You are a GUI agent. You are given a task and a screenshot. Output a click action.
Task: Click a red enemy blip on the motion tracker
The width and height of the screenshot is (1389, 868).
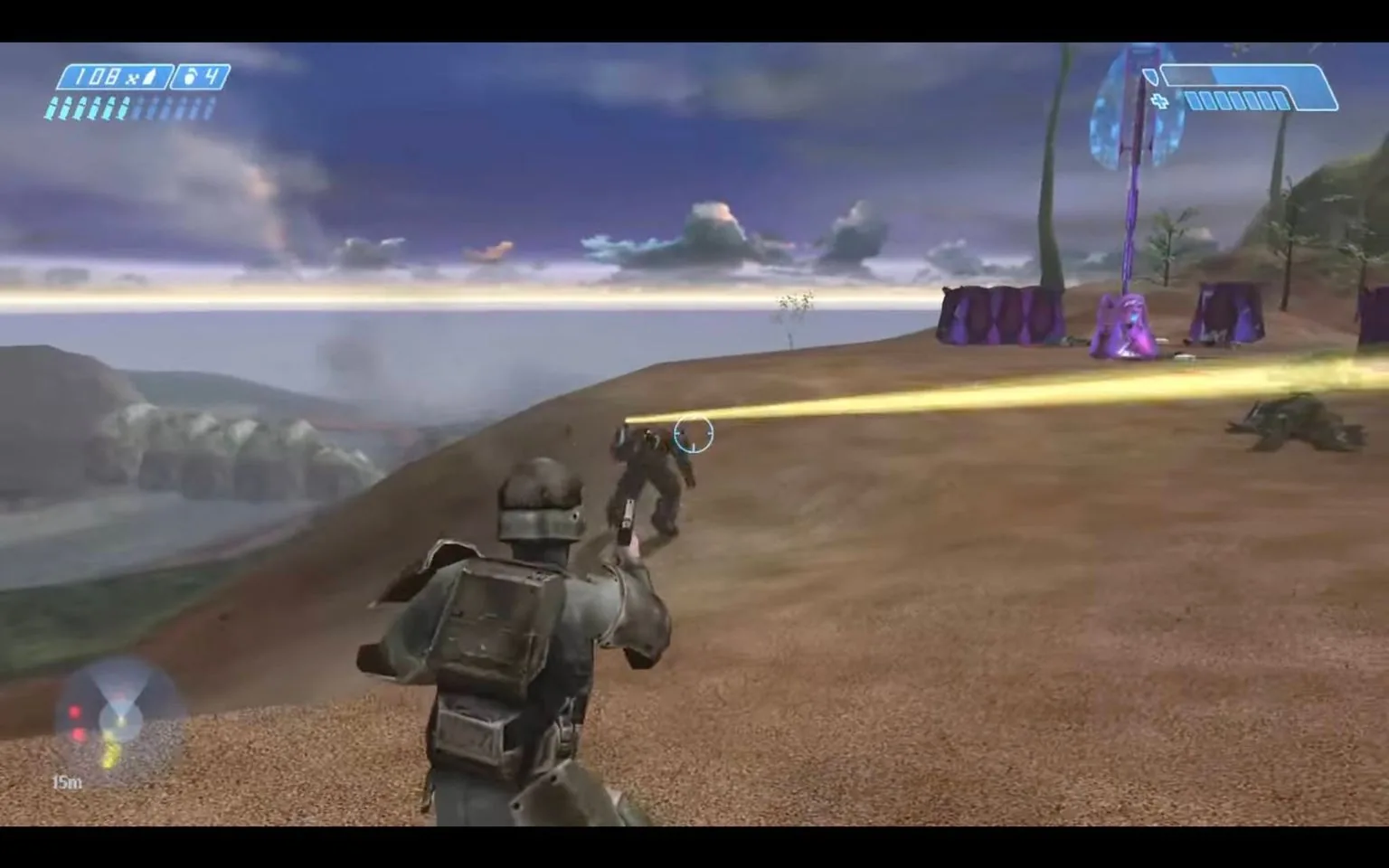[x=75, y=710]
